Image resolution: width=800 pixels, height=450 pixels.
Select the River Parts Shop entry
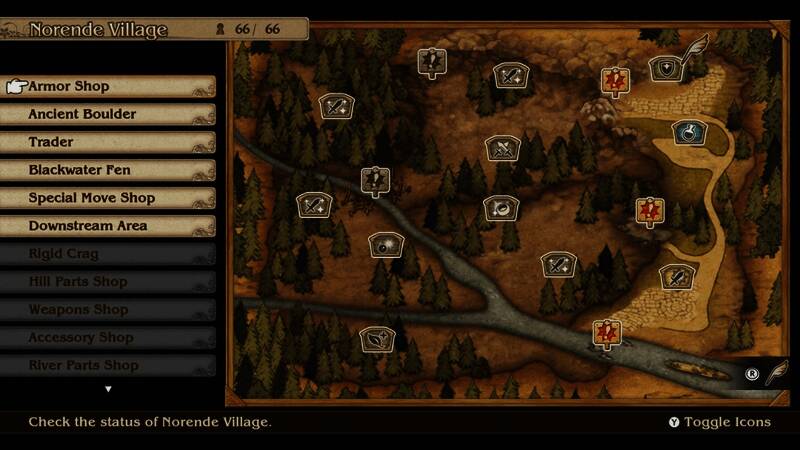click(110, 366)
